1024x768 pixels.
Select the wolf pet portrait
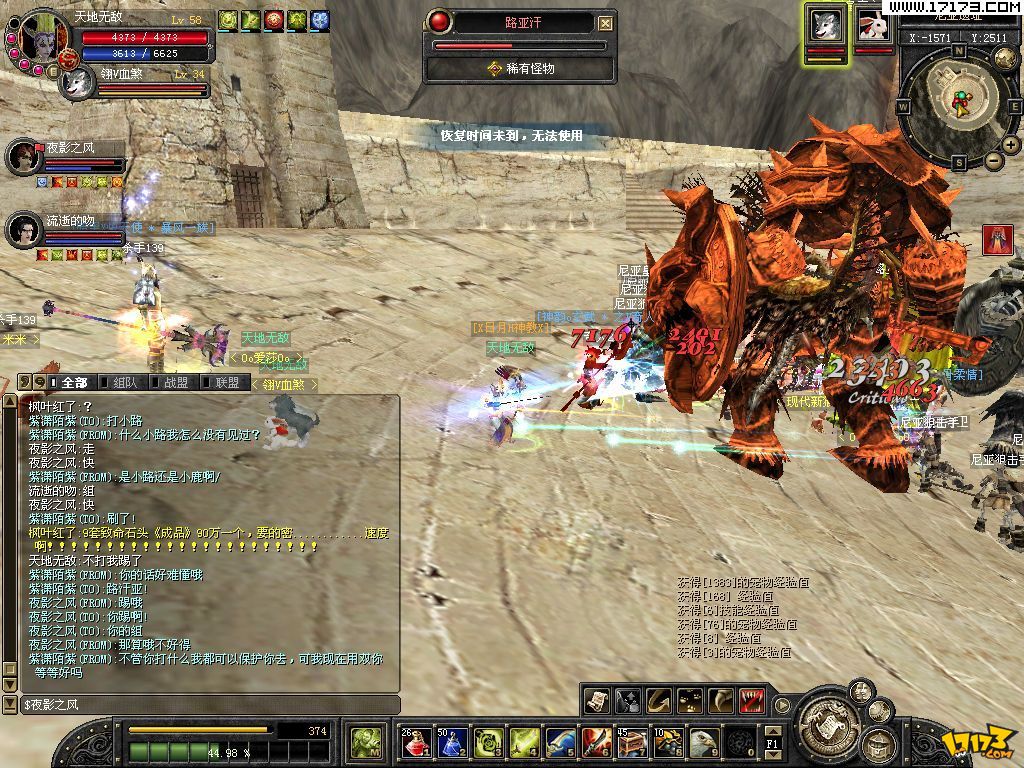[x=826, y=26]
